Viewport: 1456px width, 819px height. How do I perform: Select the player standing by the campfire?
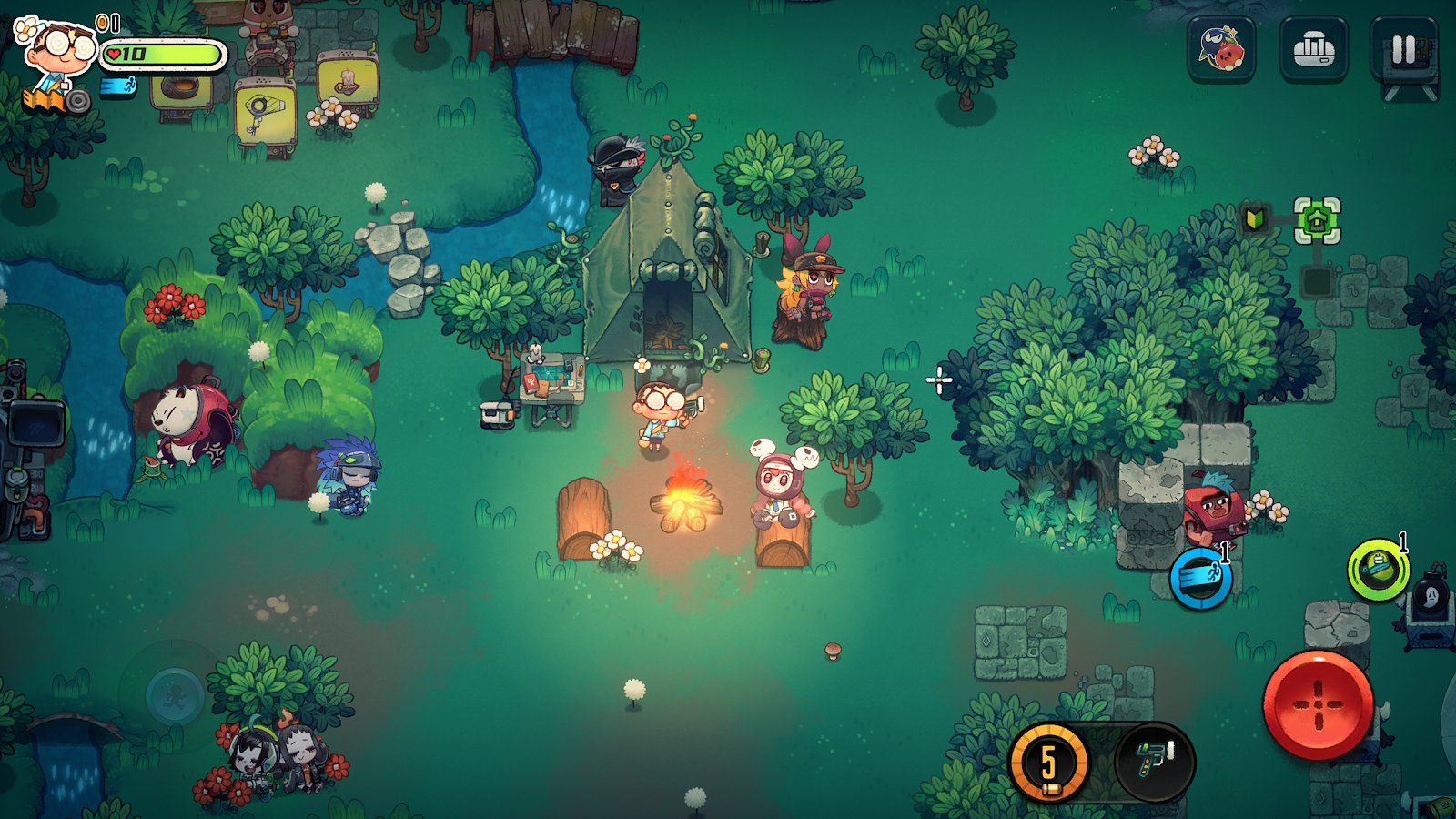657,414
